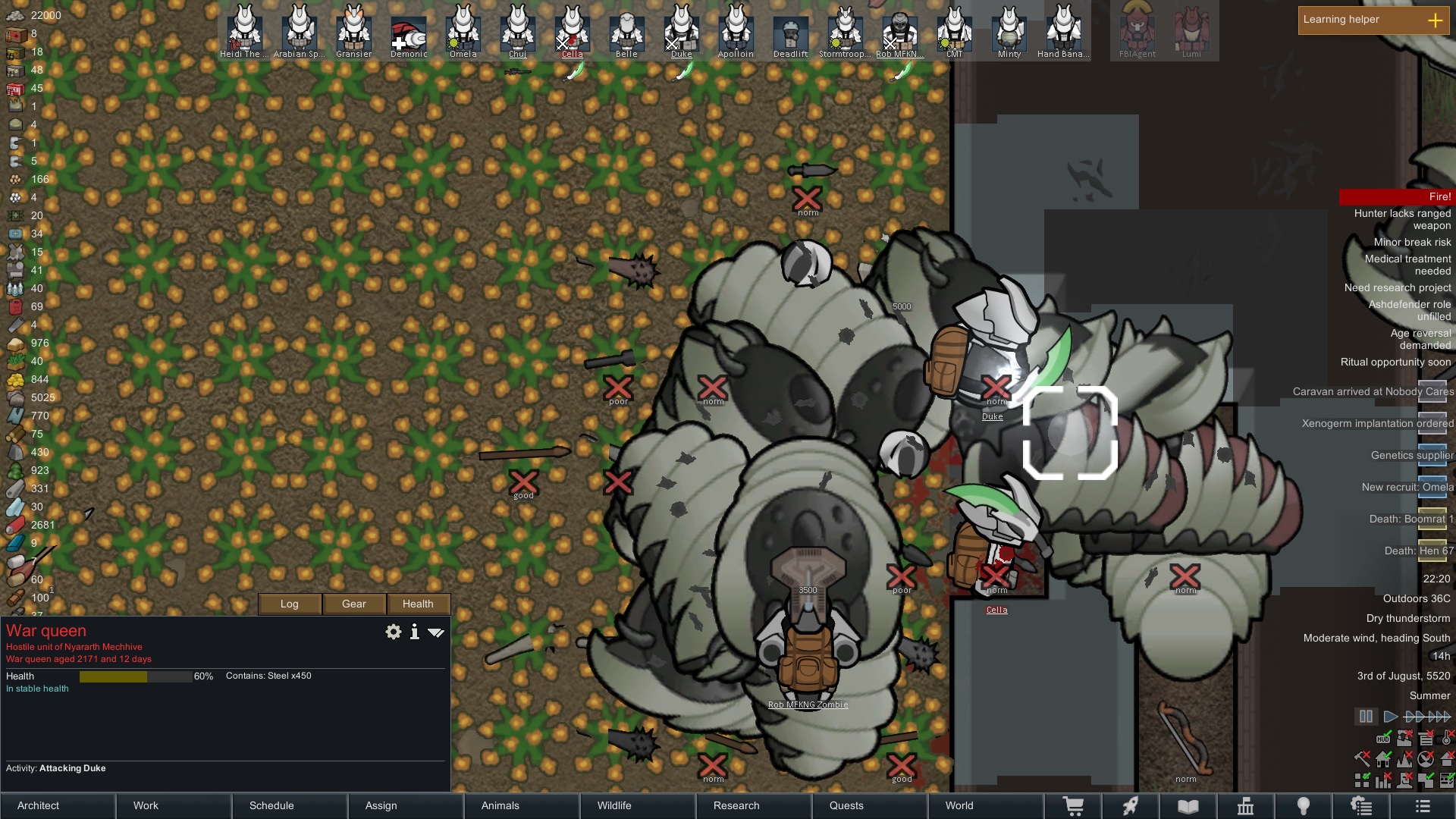Viewport: 1456px width, 819px height.
Task: Expand the Learning helper panel
Action: (x=1435, y=20)
